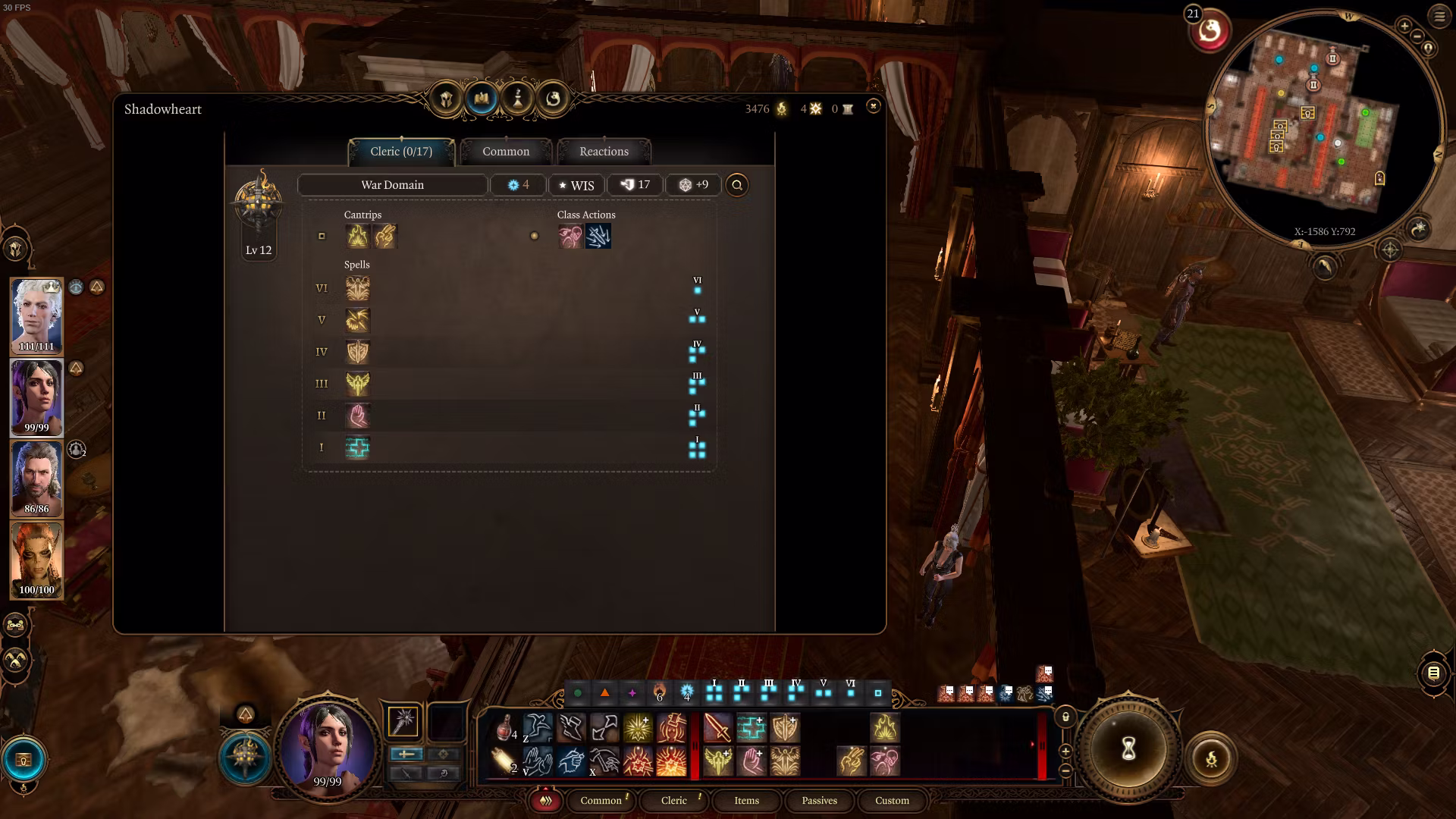Select the level VI spell icon
This screenshot has height=819, width=1456.
357,288
